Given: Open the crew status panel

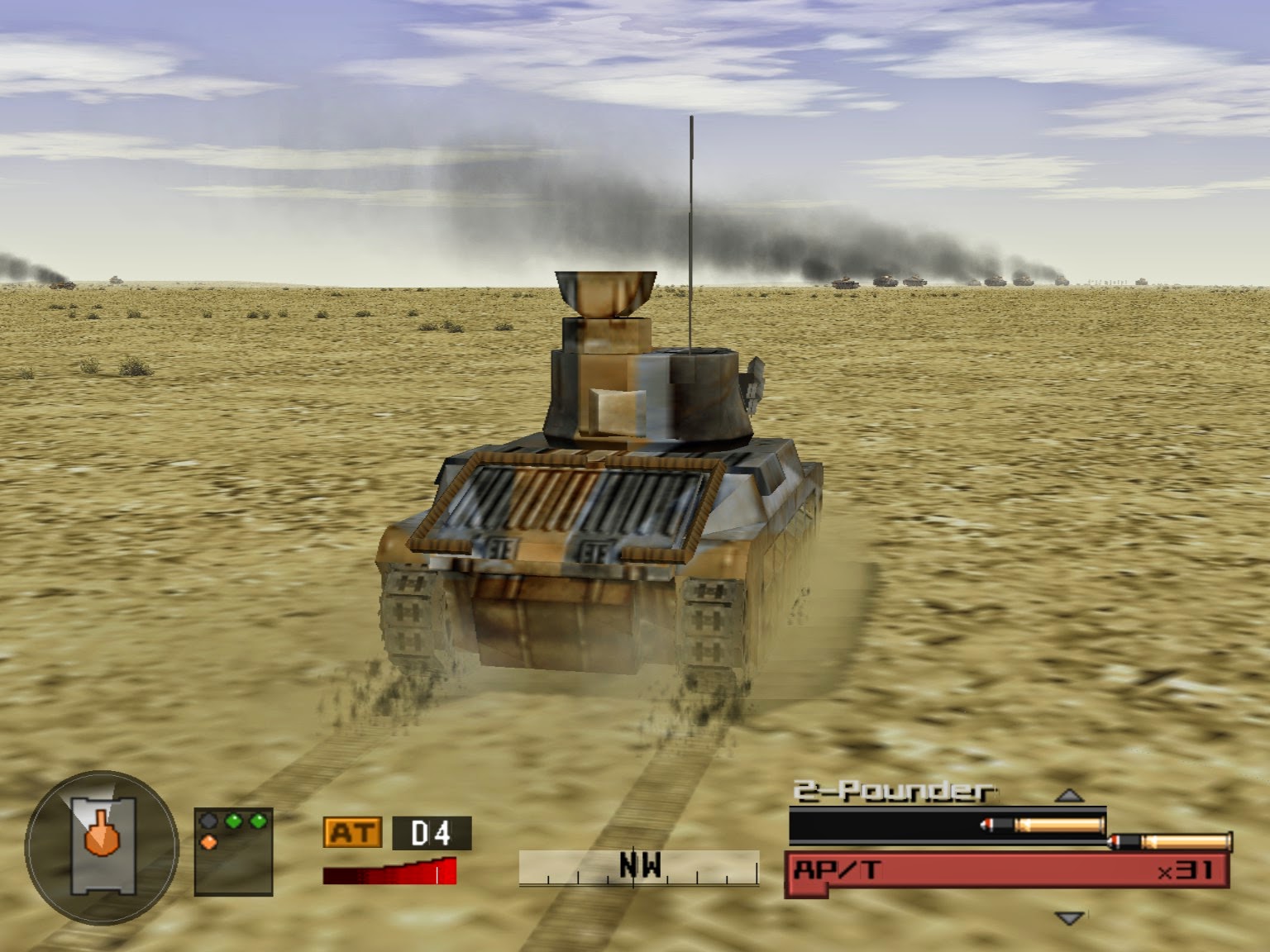Looking at the screenshot, I should [x=234, y=851].
